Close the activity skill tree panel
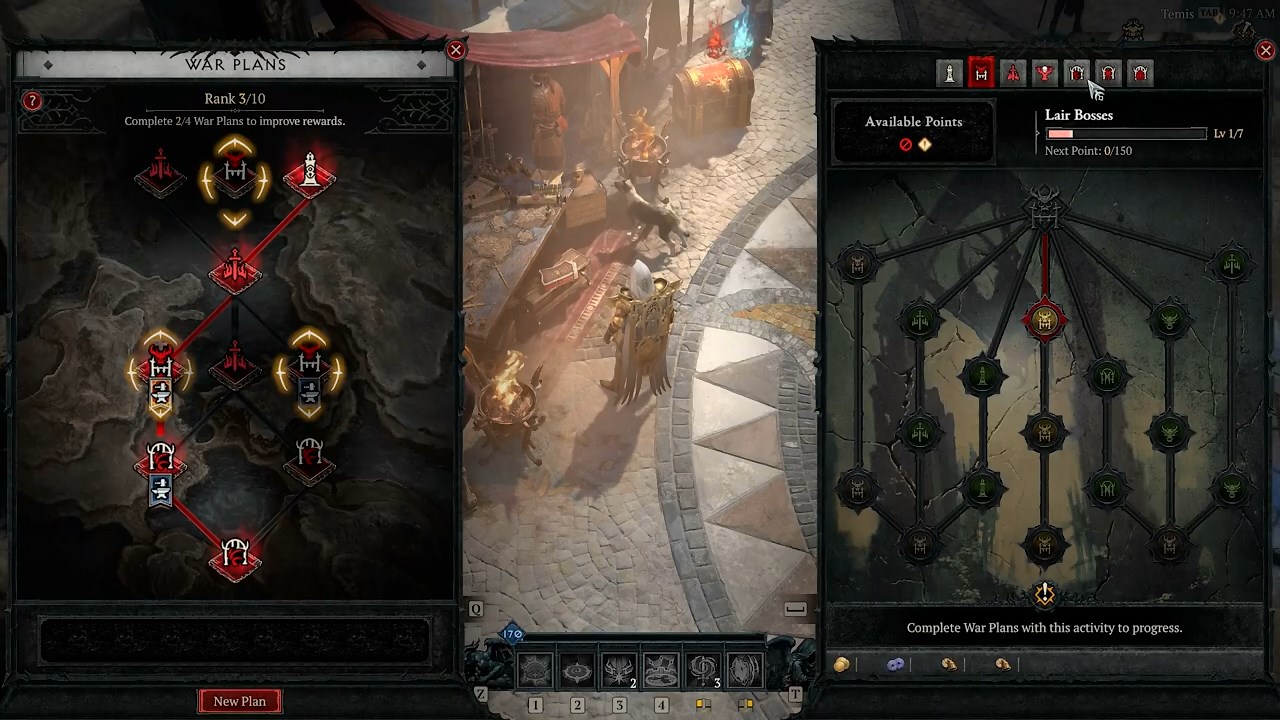The height and width of the screenshot is (720, 1280). (x=1265, y=50)
